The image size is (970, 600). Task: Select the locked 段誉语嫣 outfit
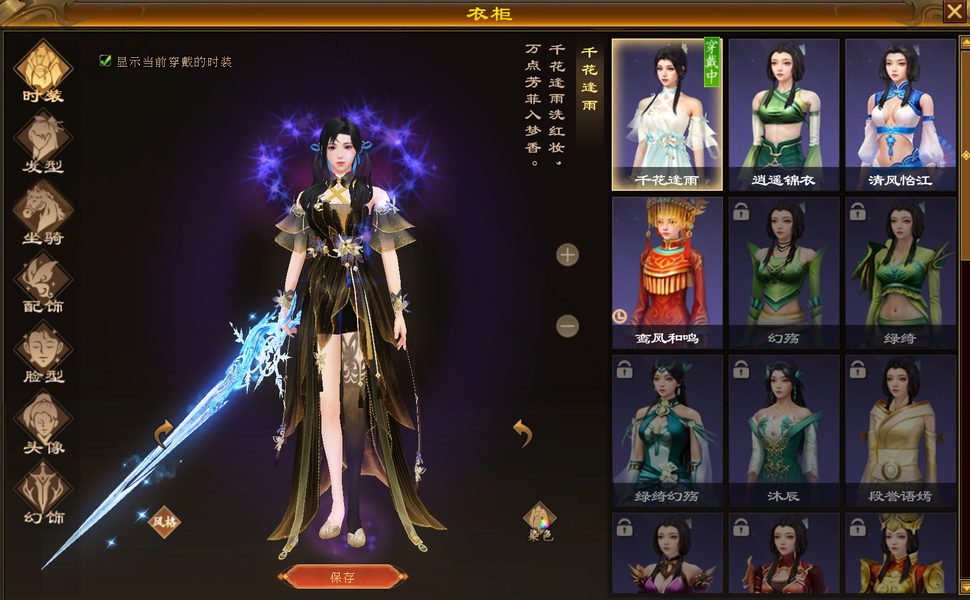899,430
